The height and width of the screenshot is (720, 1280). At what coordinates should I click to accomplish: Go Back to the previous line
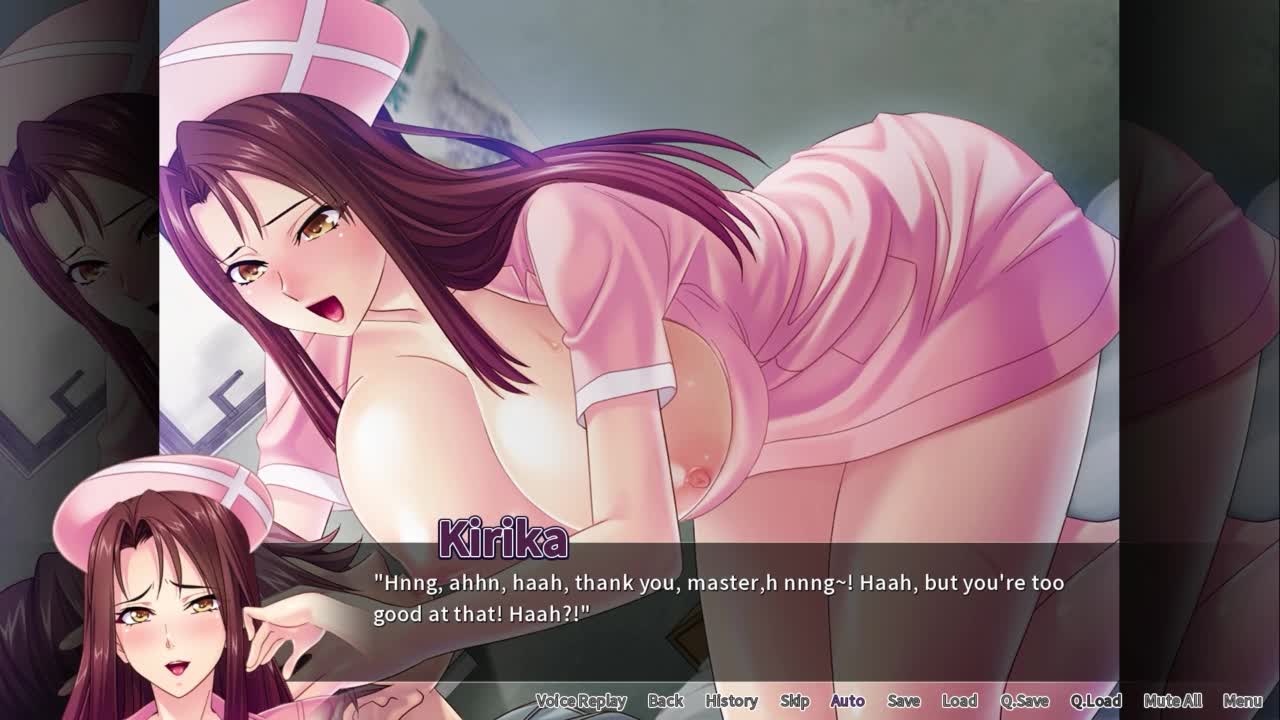click(665, 701)
